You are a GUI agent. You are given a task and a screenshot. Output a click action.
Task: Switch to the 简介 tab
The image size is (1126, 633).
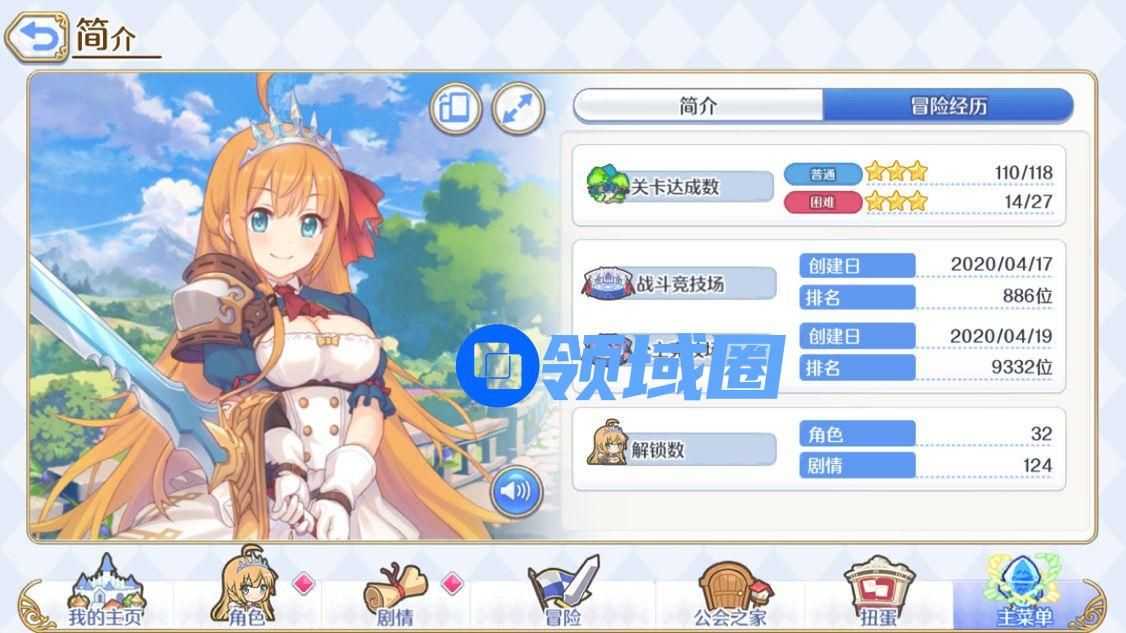(698, 107)
